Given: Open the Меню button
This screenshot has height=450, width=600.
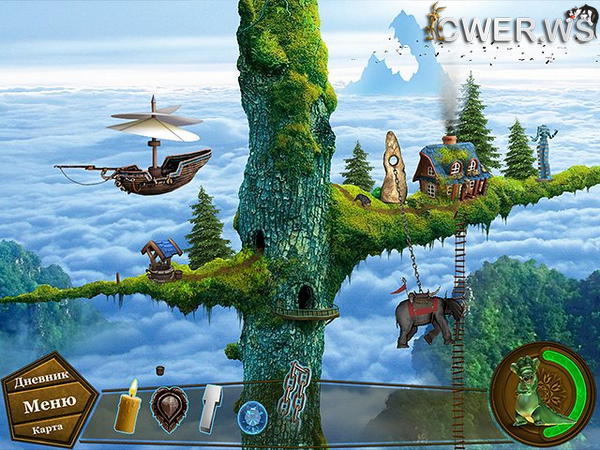Looking at the screenshot, I should click(49, 405).
